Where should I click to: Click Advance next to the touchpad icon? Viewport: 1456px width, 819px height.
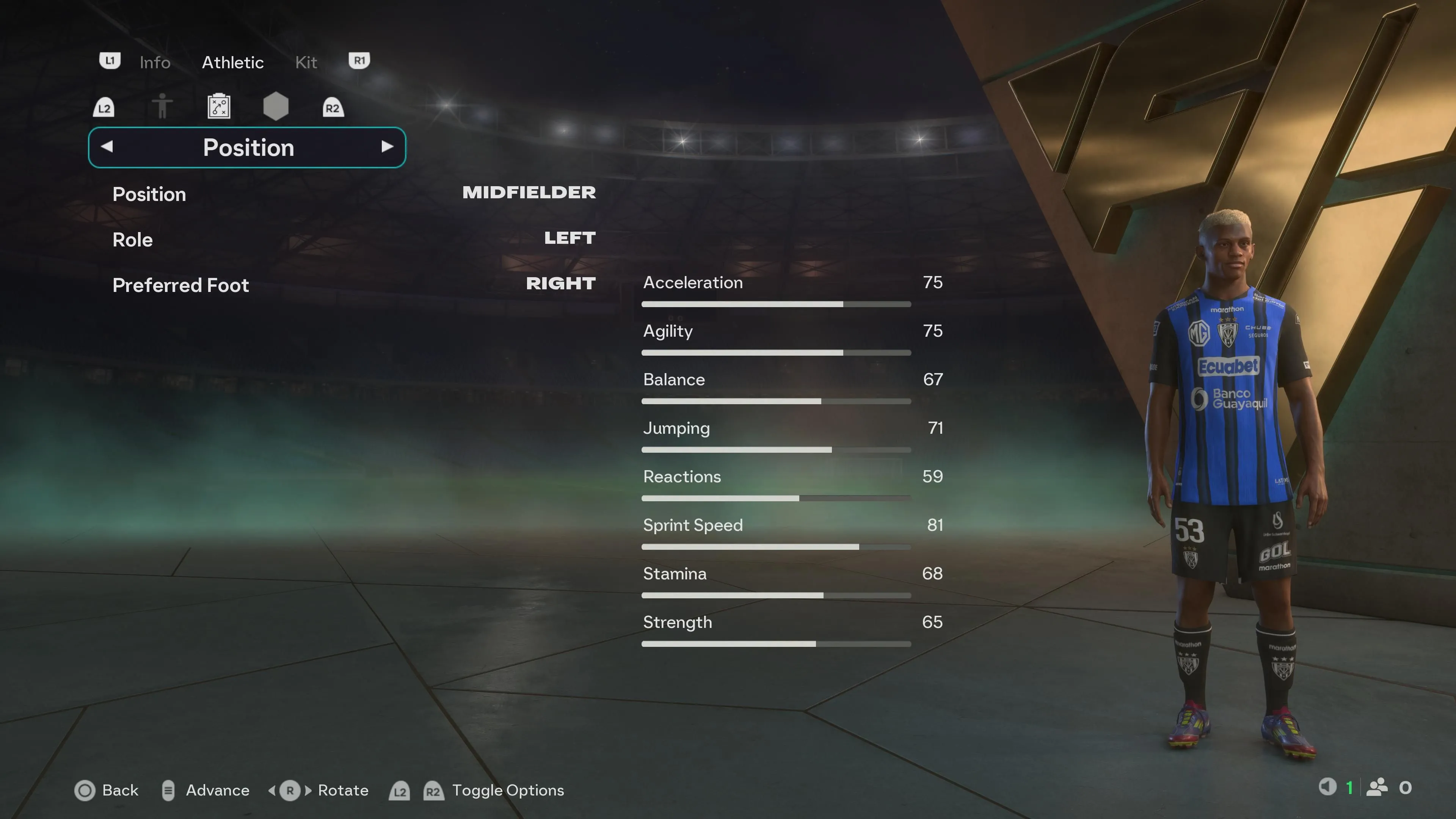(218, 790)
